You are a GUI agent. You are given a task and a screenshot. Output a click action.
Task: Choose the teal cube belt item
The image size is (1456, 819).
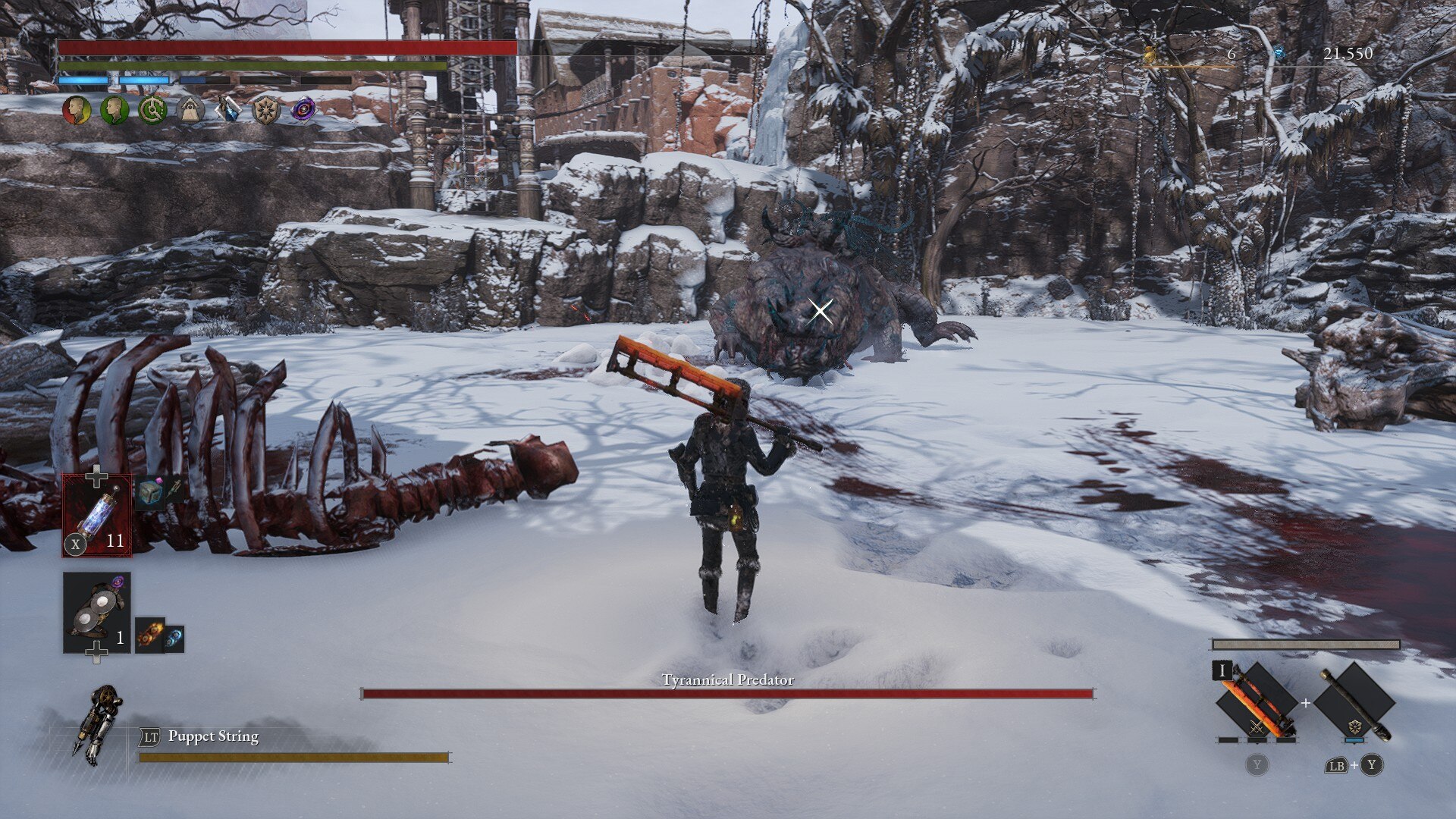click(149, 494)
